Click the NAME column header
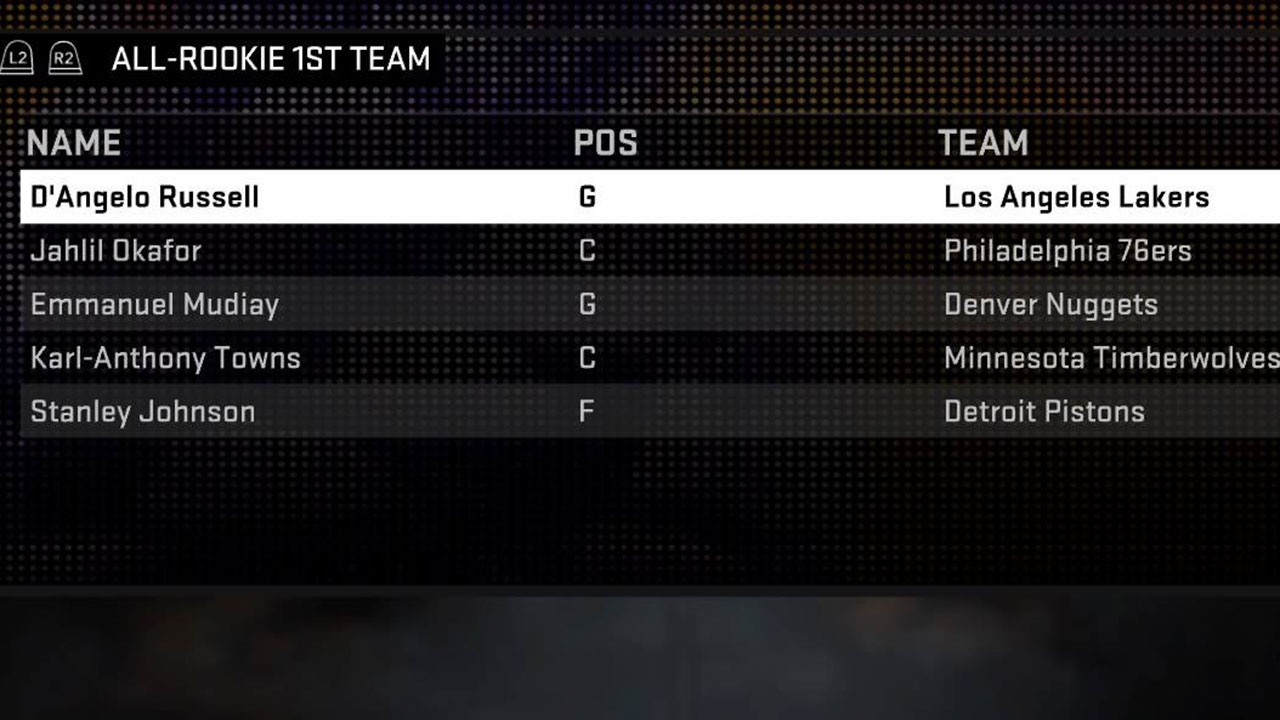Image resolution: width=1280 pixels, height=720 pixels. click(x=74, y=142)
